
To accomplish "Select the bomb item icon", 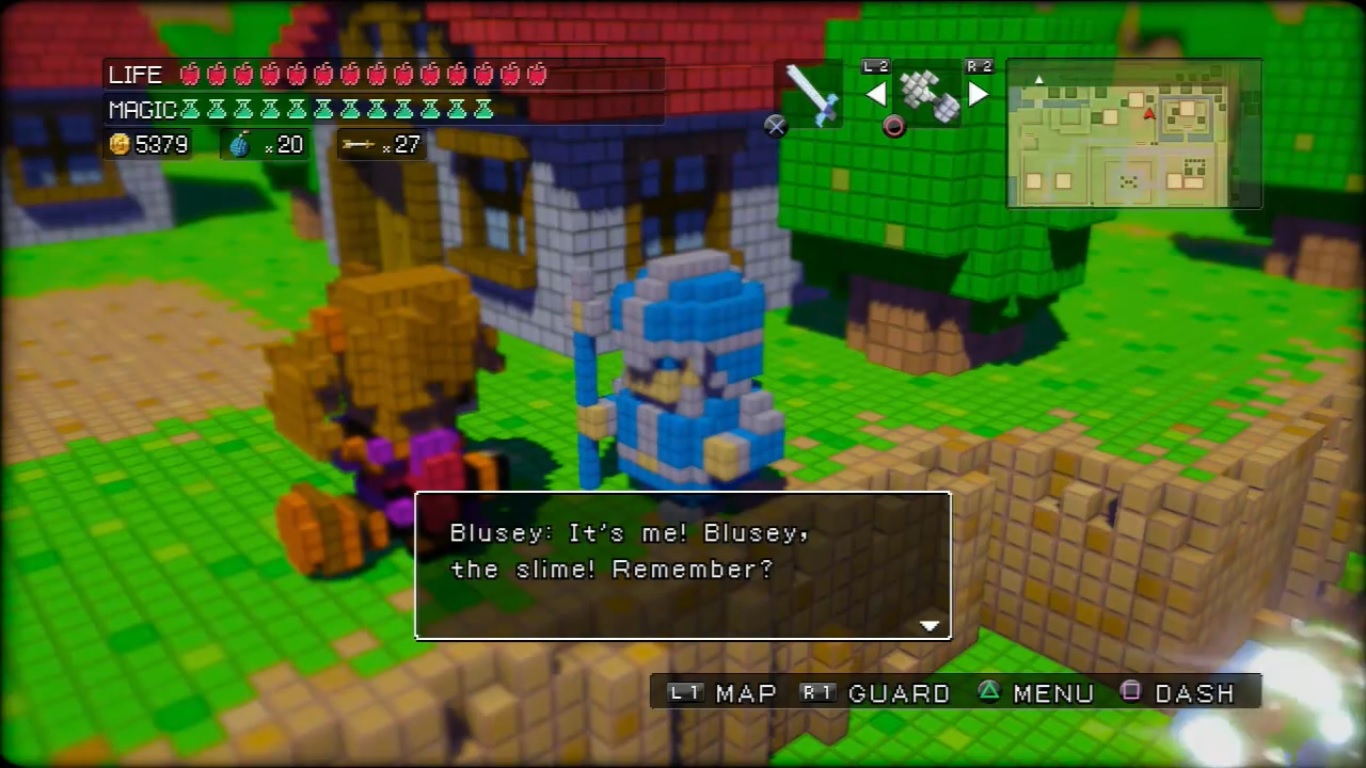I will (240, 145).
